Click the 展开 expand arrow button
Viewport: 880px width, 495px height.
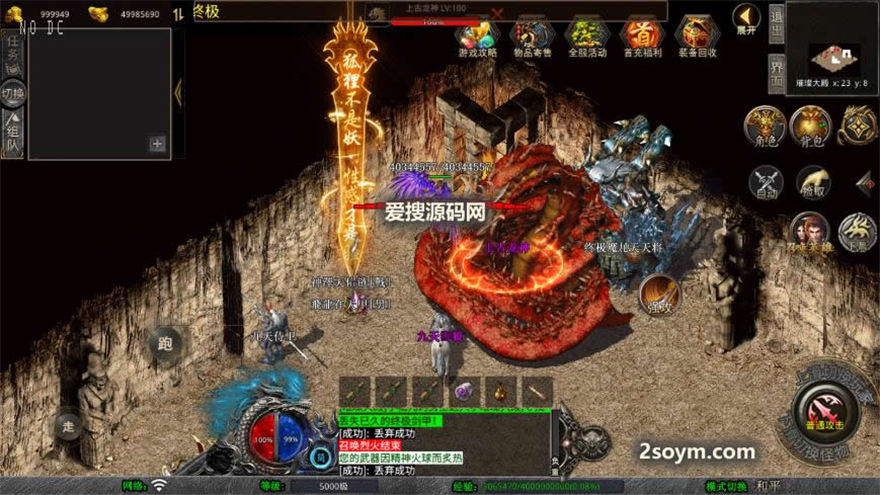tap(746, 18)
